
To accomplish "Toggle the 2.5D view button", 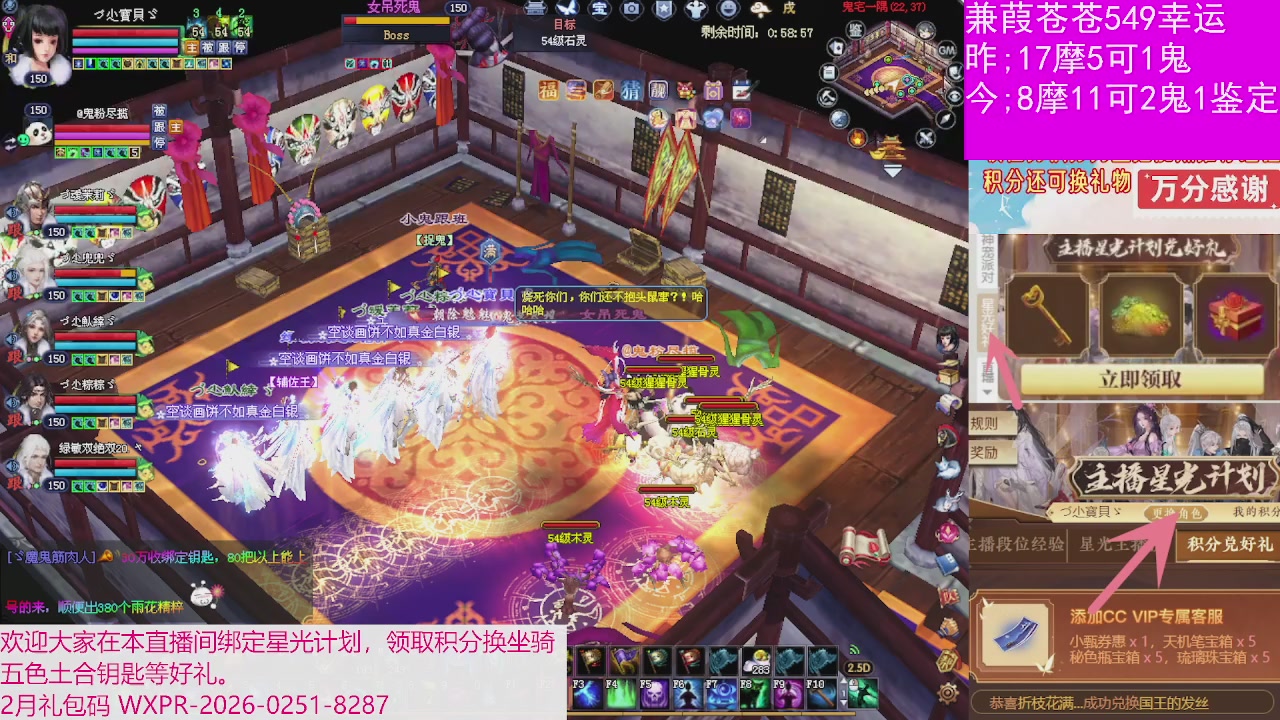I will coord(859,667).
